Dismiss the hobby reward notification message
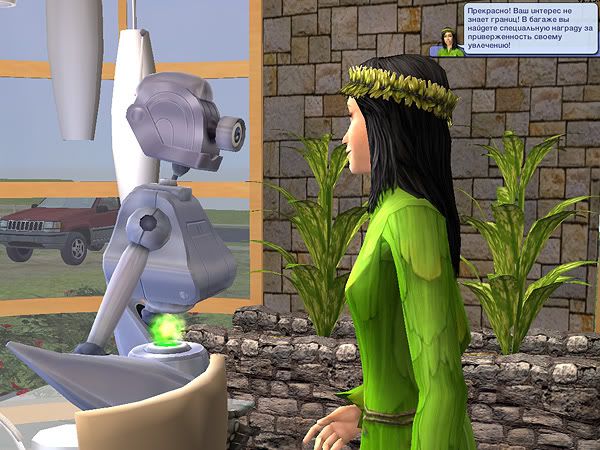The width and height of the screenshot is (600, 450). [x=526, y=29]
